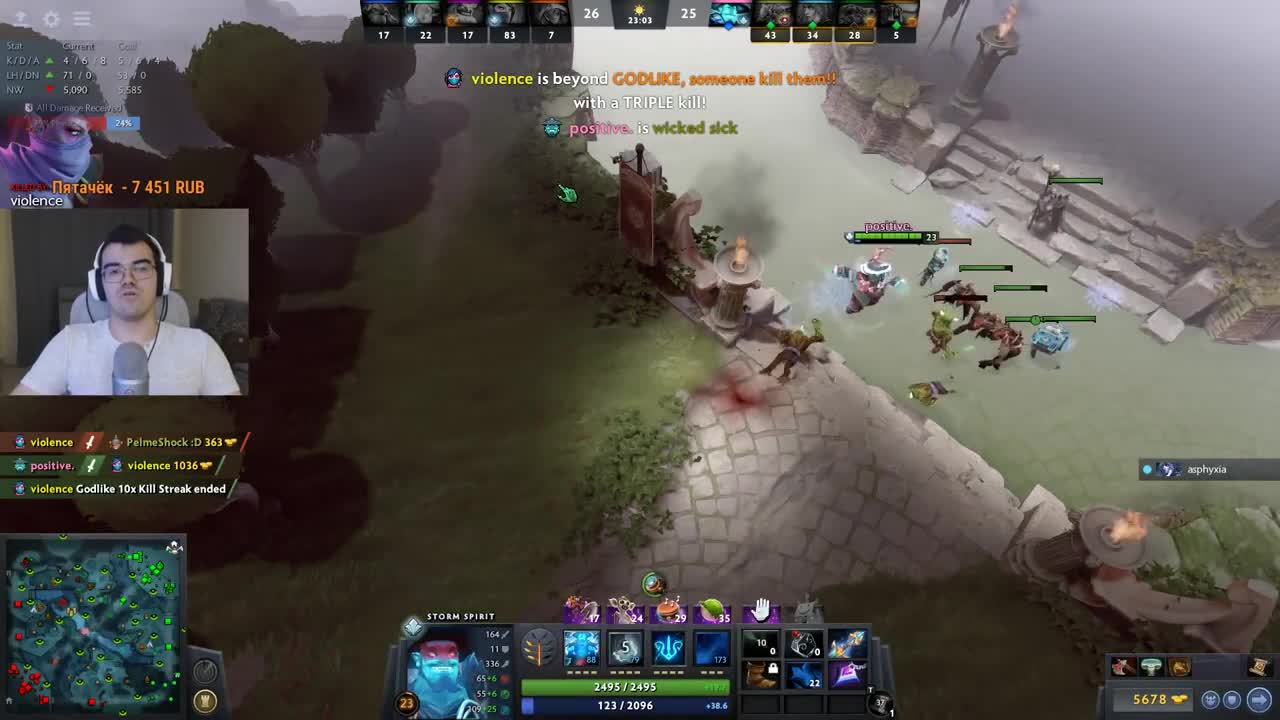The width and height of the screenshot is (1280, 720).
Task: Use the item slot showing 22 cooldown
Action: click(805, 675)
